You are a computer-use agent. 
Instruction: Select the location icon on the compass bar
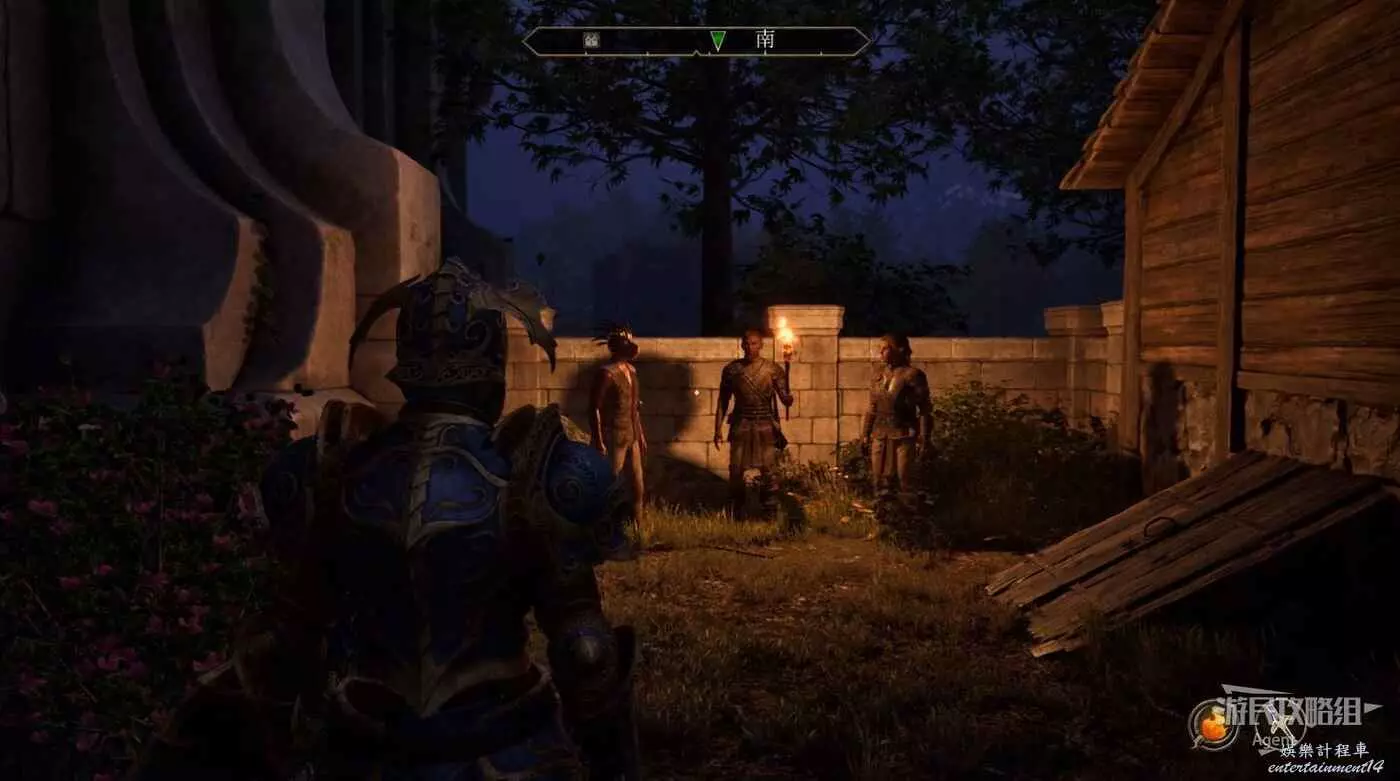pyautogui.click(x=592, y=41)
